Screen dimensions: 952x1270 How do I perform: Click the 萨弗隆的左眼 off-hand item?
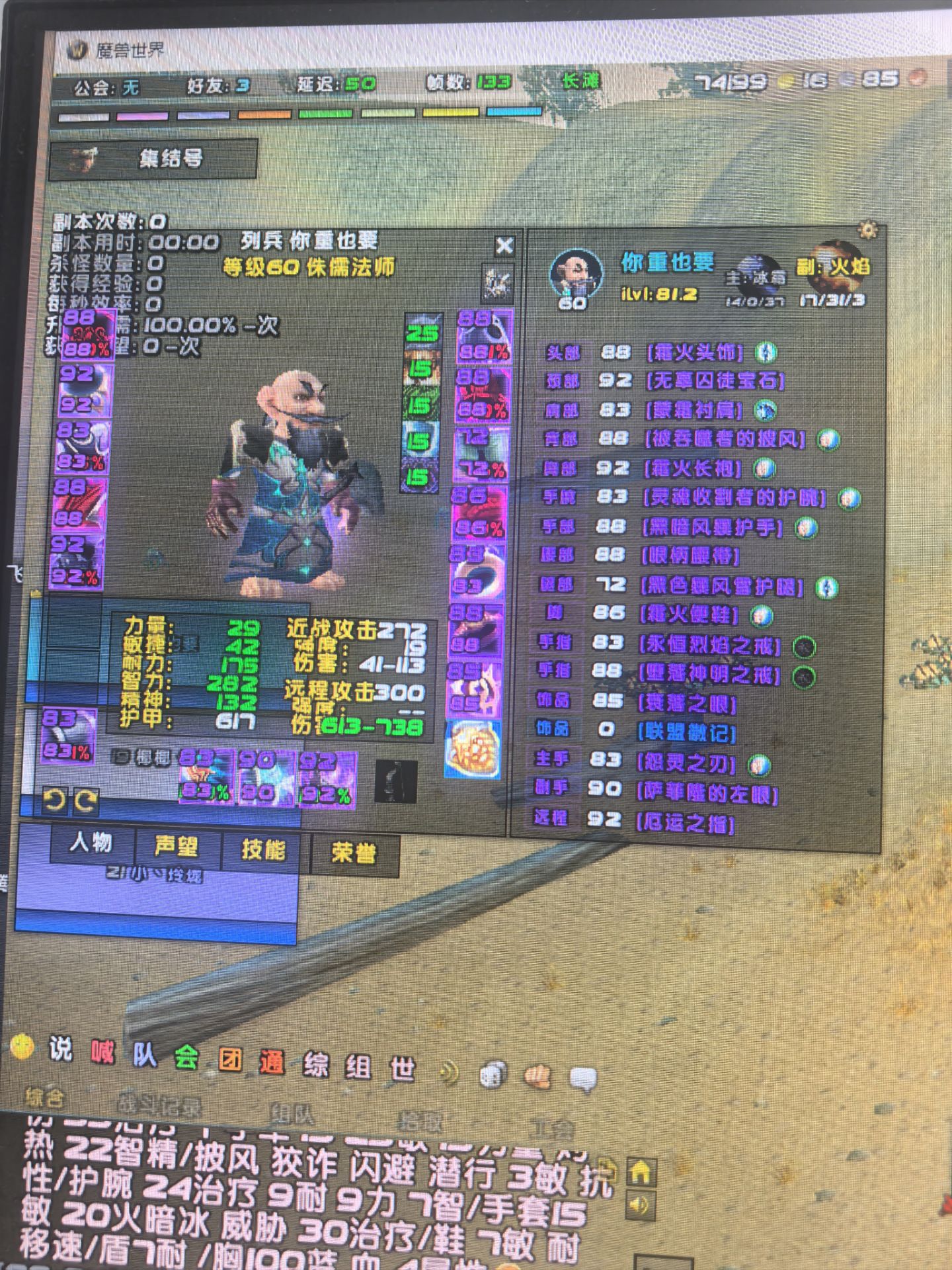(707, 792)
